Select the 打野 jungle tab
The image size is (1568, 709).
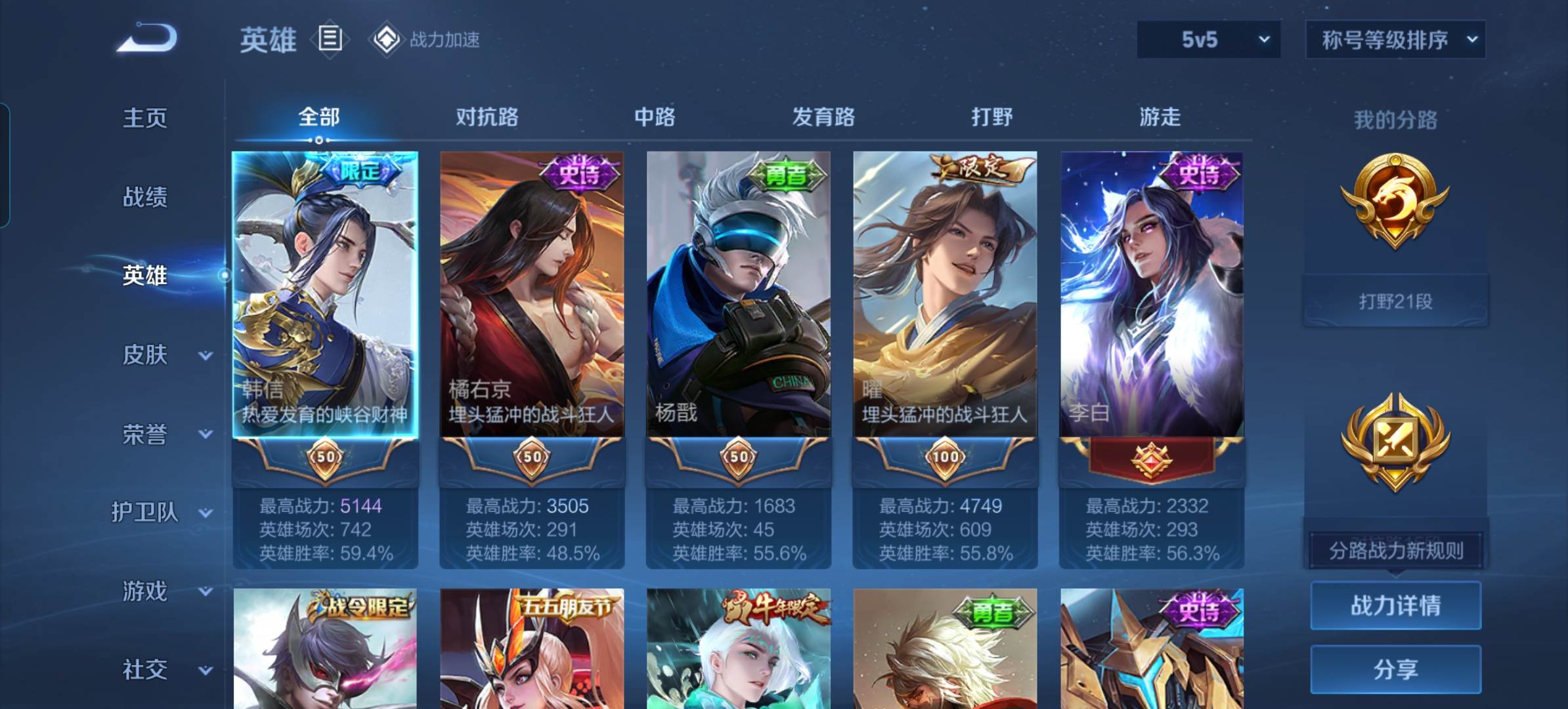pos(991,117)
